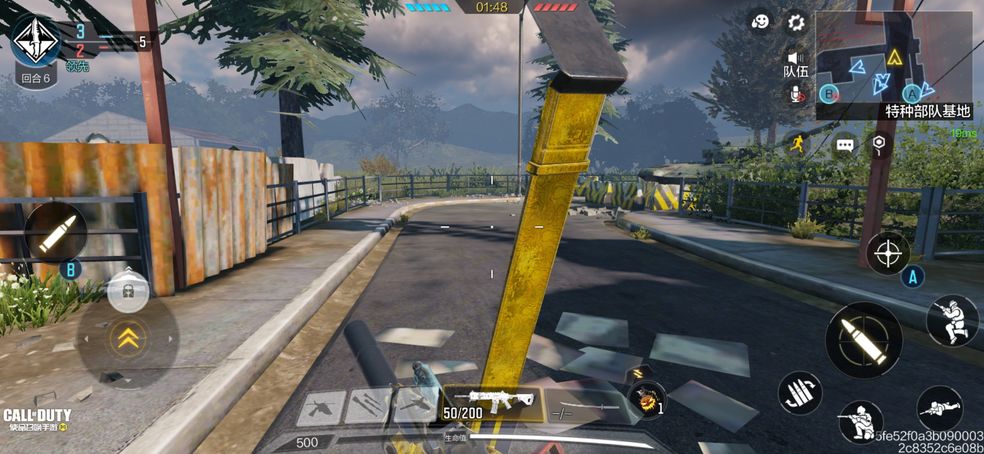The image size is (984, 454).
Task: Tap the yellow double-chevron movement joystick
Action: (127, 340)
